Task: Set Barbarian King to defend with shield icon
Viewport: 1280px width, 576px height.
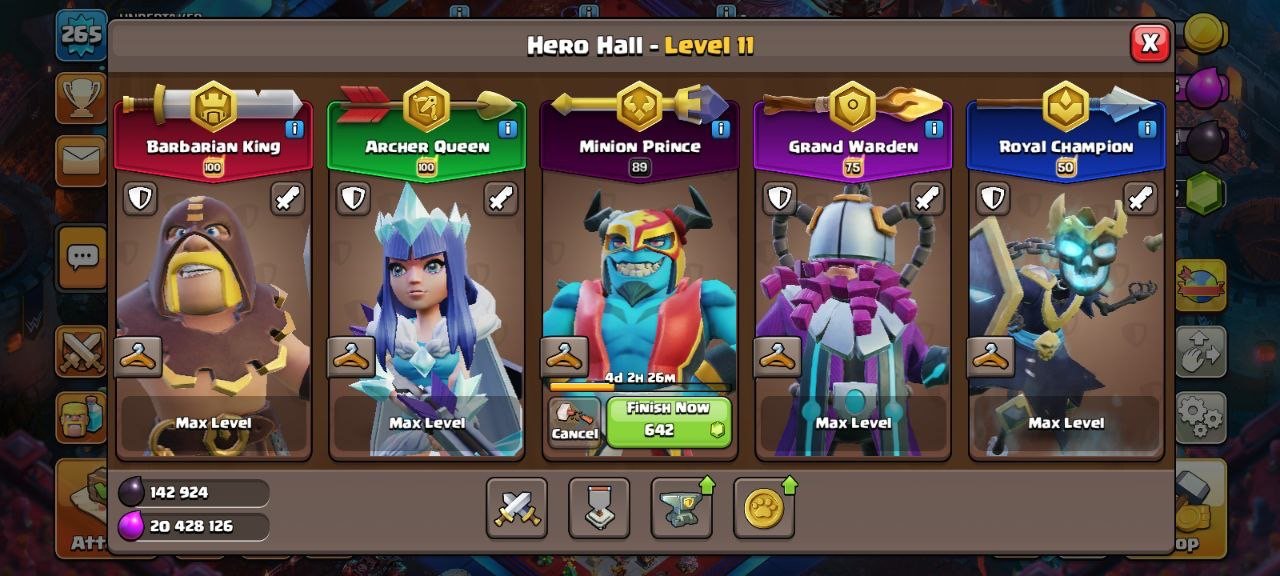Action: click(140, 198)
